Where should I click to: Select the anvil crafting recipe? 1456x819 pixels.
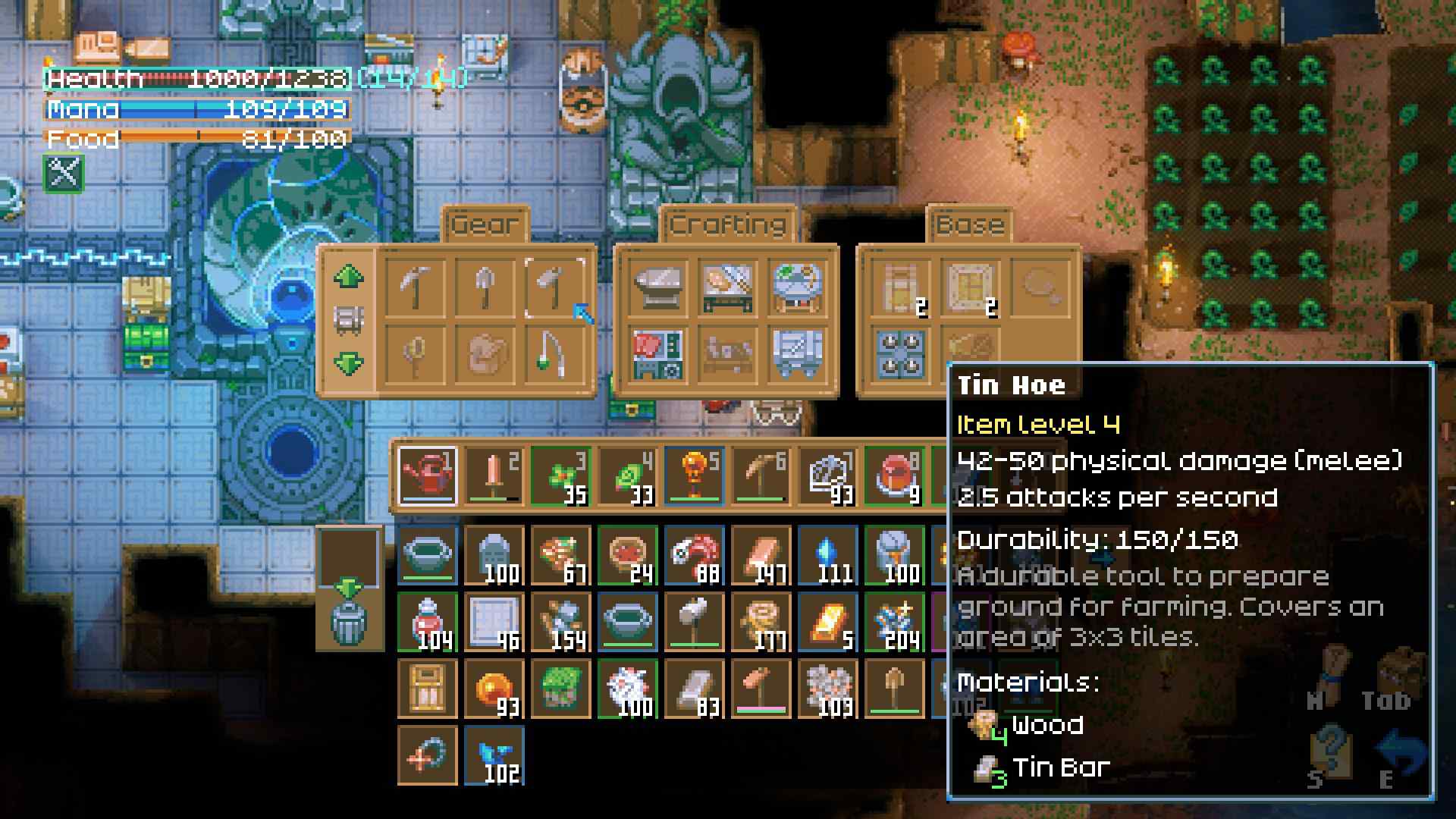coord(657,287)
